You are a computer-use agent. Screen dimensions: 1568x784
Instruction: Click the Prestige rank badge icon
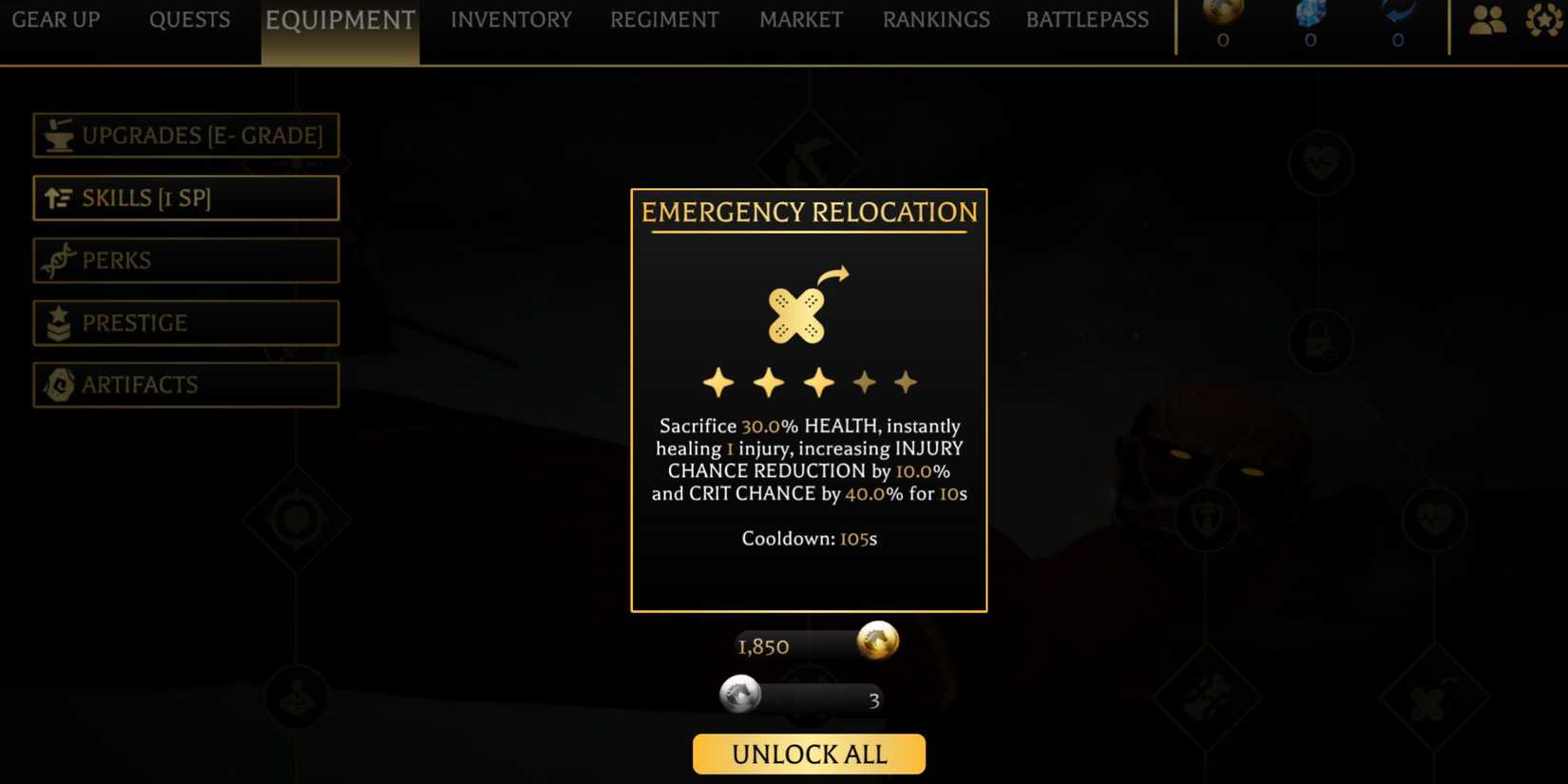(x=59, y=322)
